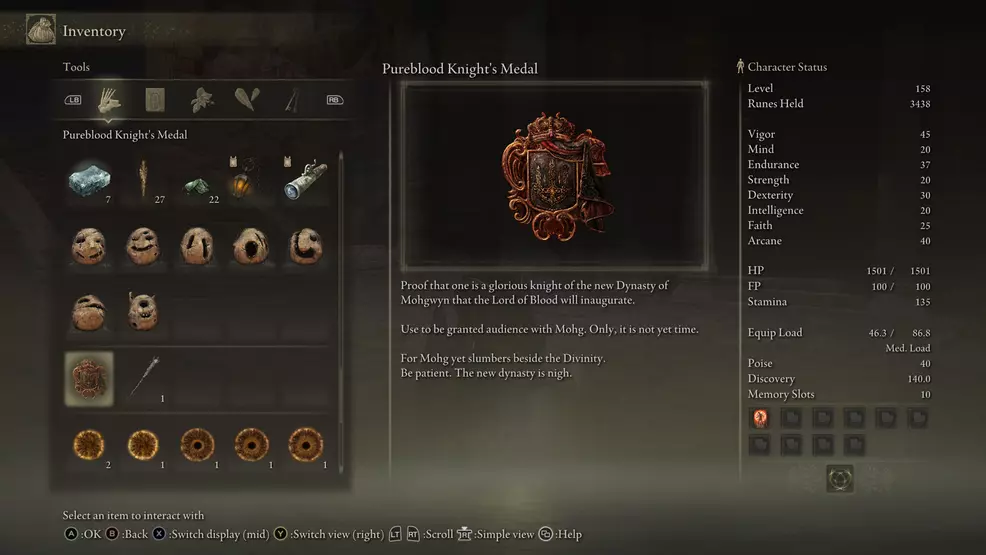Switch to the crossed-rods inventory tab
The height and width of the screenshot is (555, 986).
(x=291, y=99)
